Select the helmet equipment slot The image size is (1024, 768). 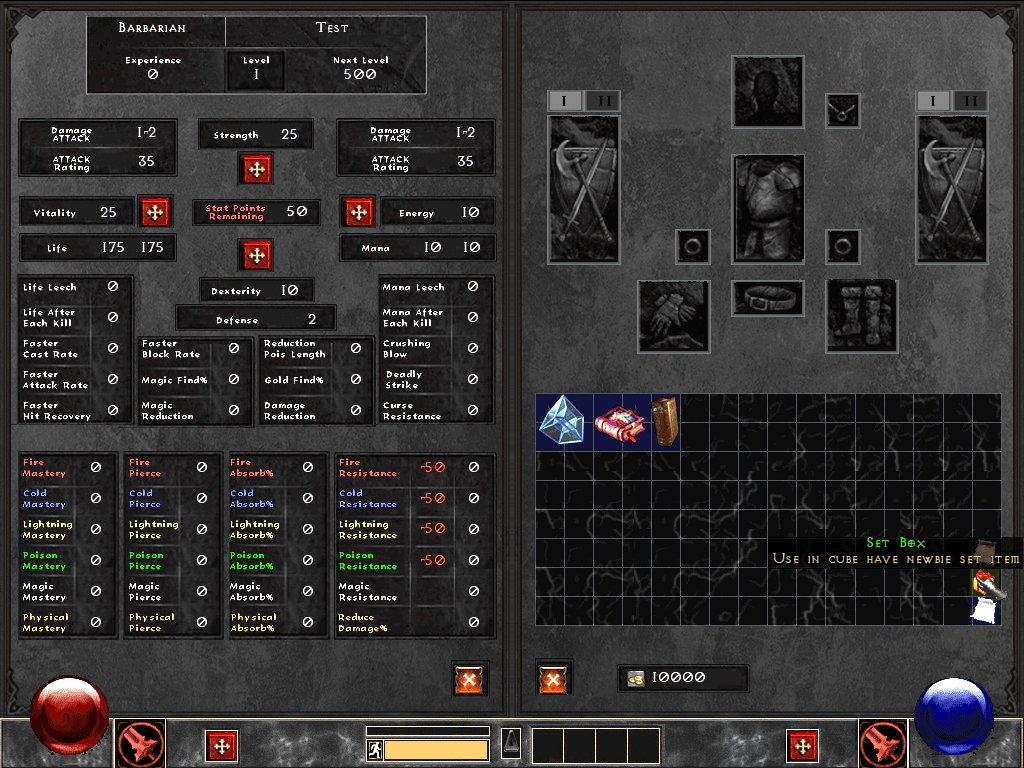point(768,92)
